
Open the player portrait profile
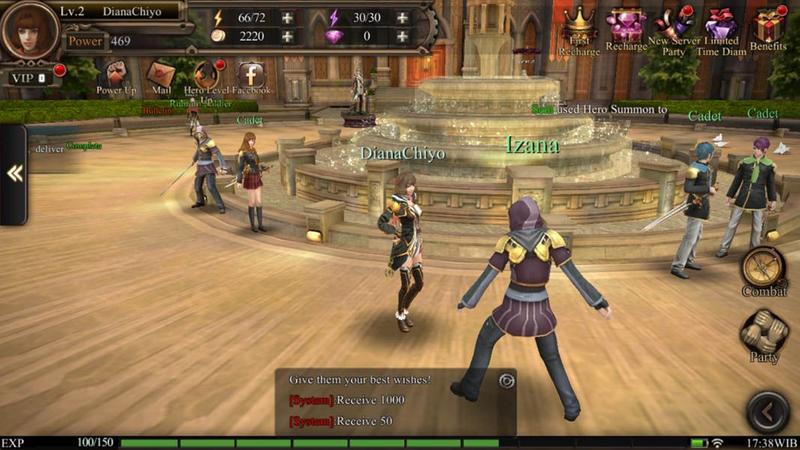(x=30, y=30)
